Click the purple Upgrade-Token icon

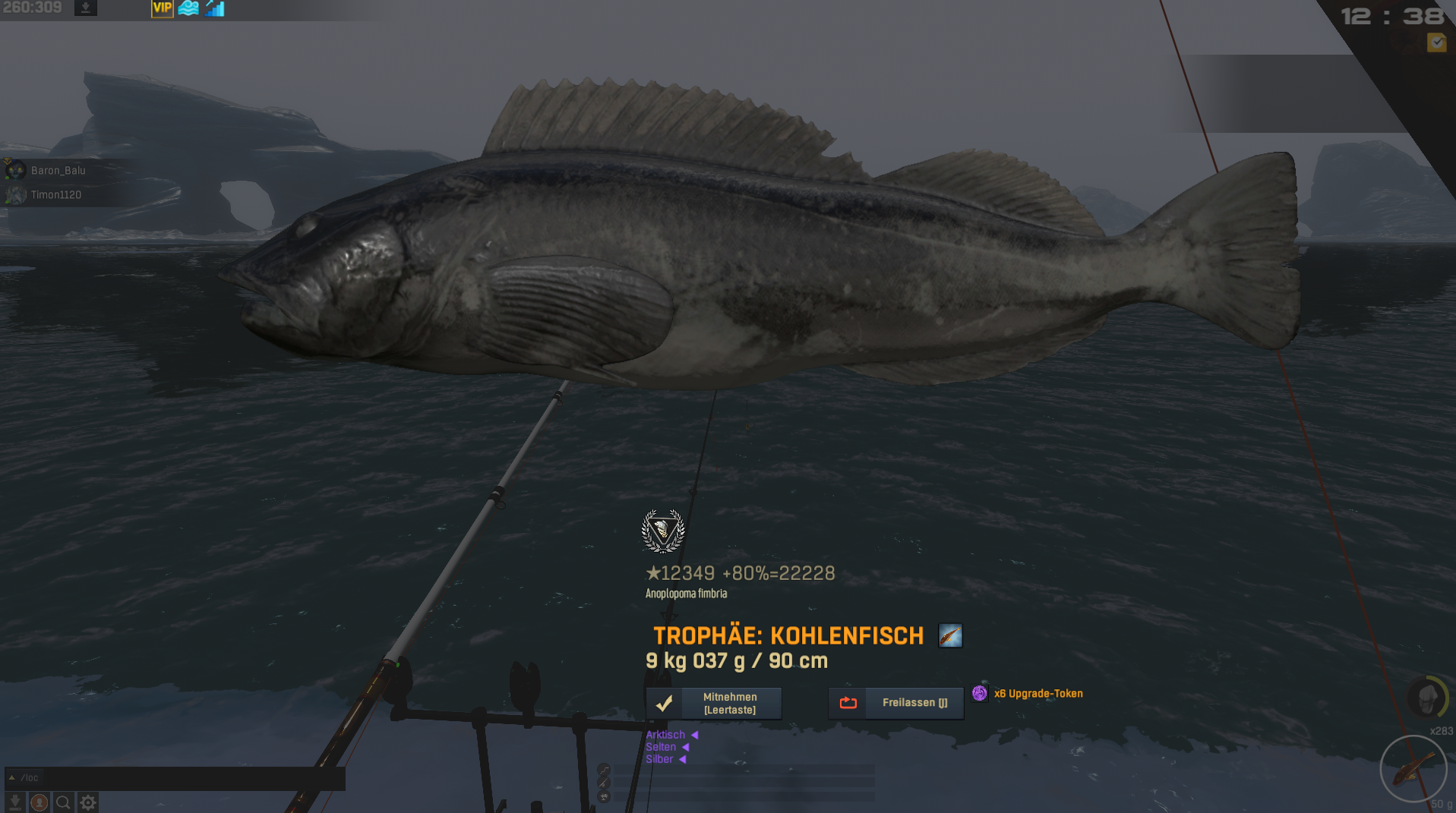pos(980,693)
